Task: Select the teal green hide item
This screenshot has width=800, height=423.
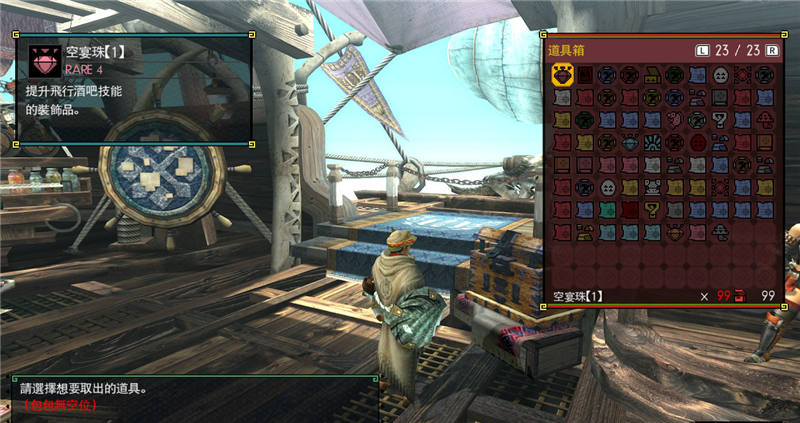Action: 607,208
